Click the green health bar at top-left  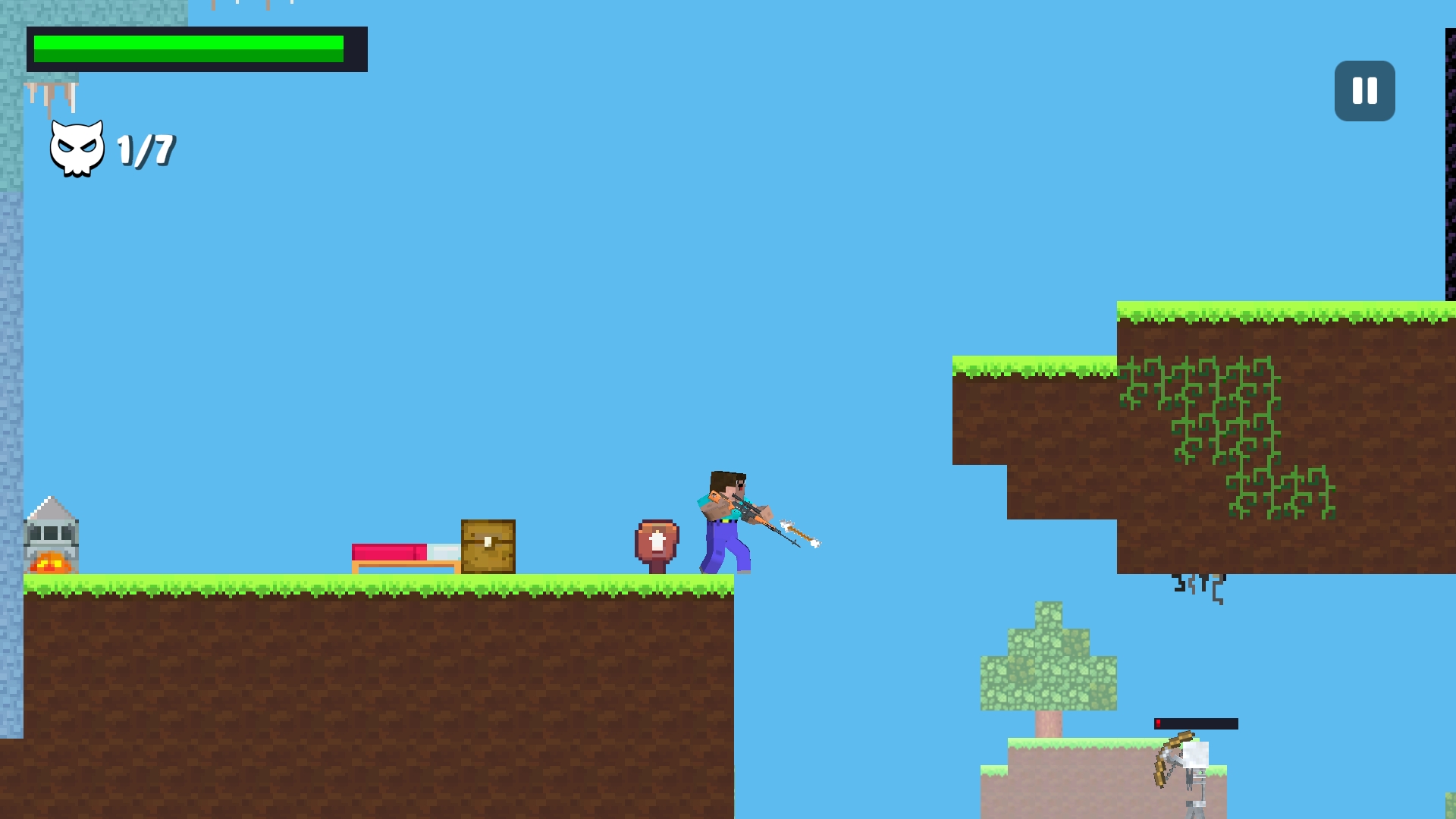click(188, 47)
